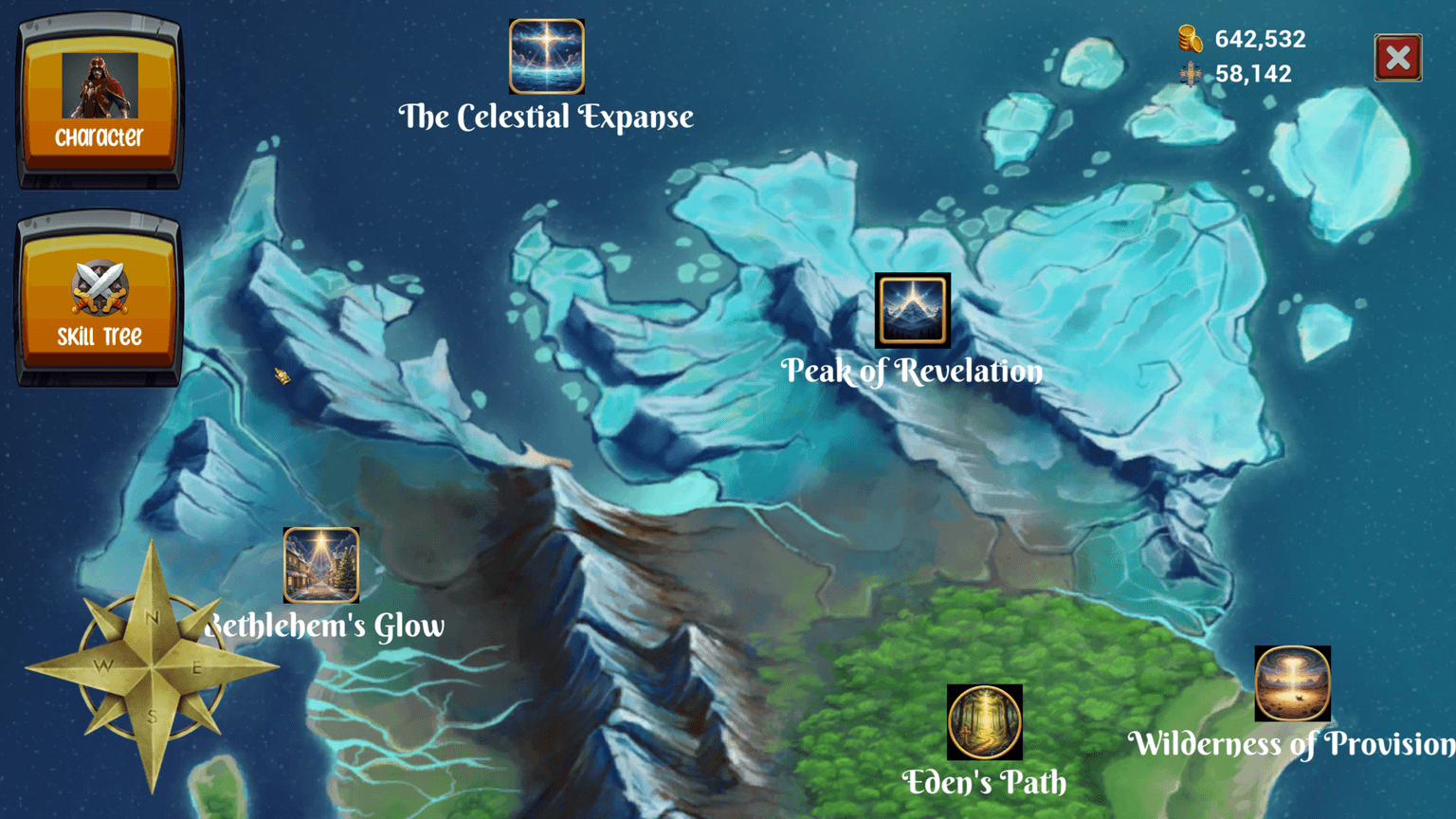Select the Wilderness of Provision desert icon
This screenshot has height=819, width=1456.
[1292, 682]
